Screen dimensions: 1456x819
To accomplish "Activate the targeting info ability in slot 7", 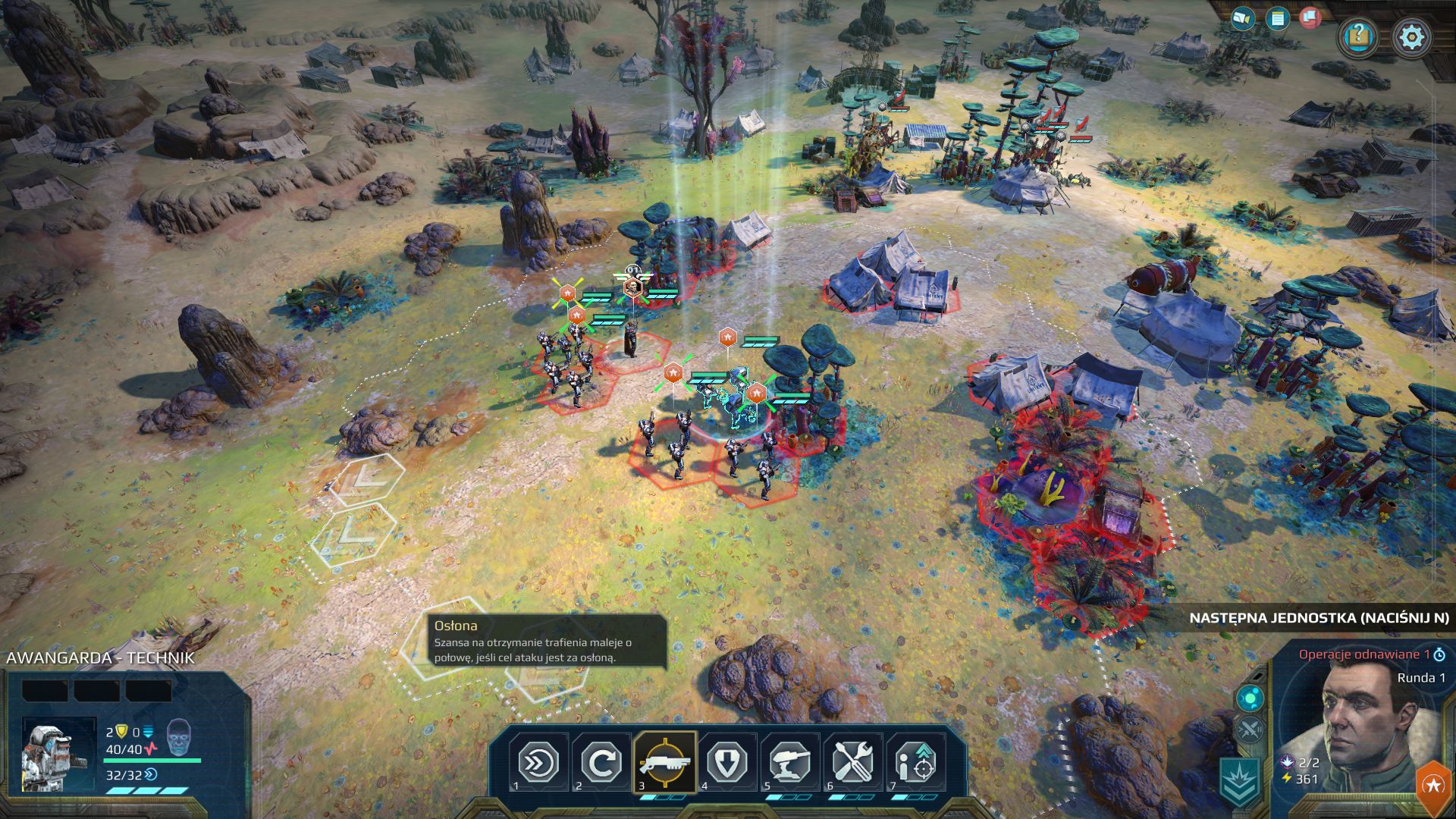I will coord(916,761).
